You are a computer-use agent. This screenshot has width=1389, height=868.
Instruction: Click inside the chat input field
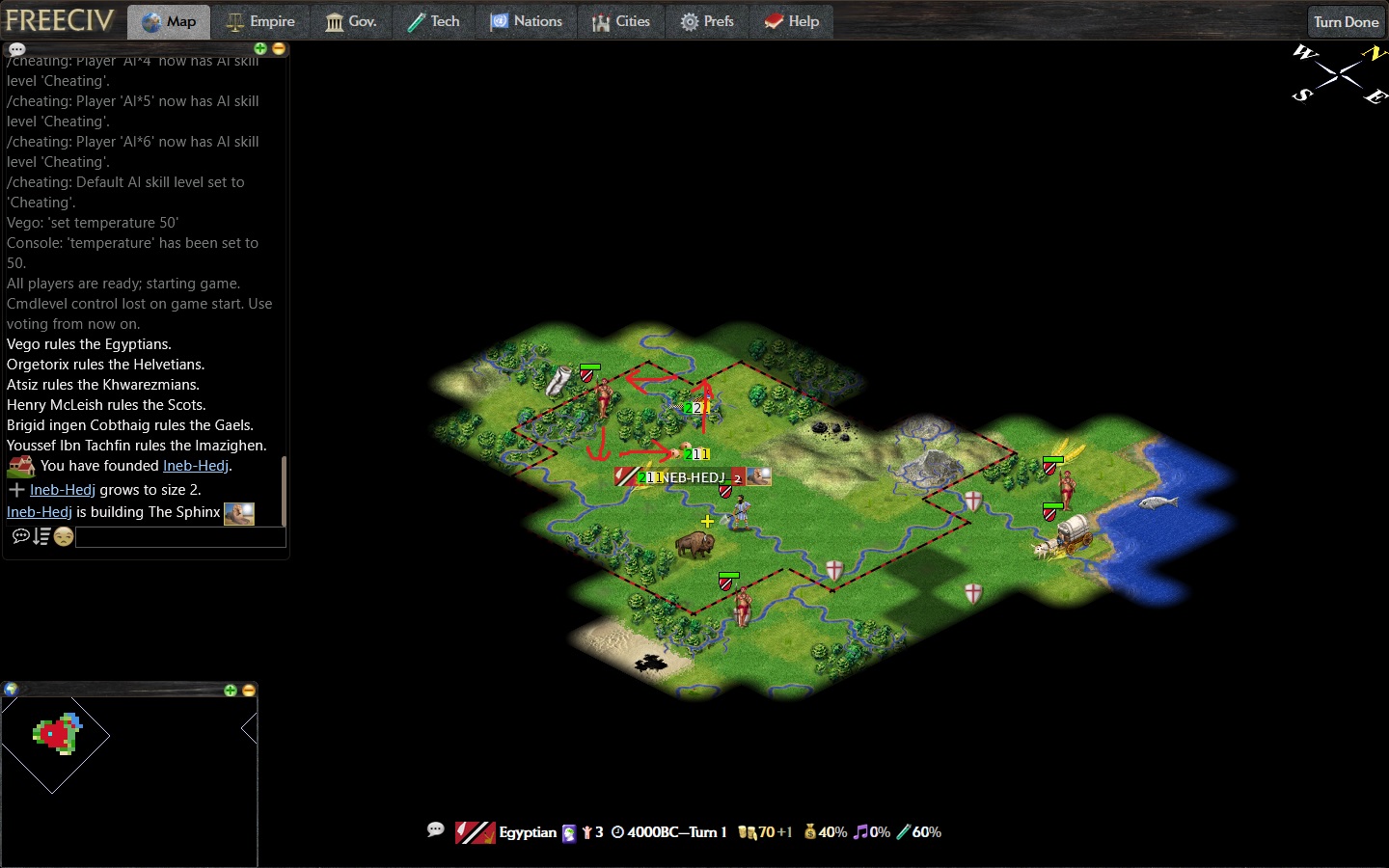tap(179, 537)
